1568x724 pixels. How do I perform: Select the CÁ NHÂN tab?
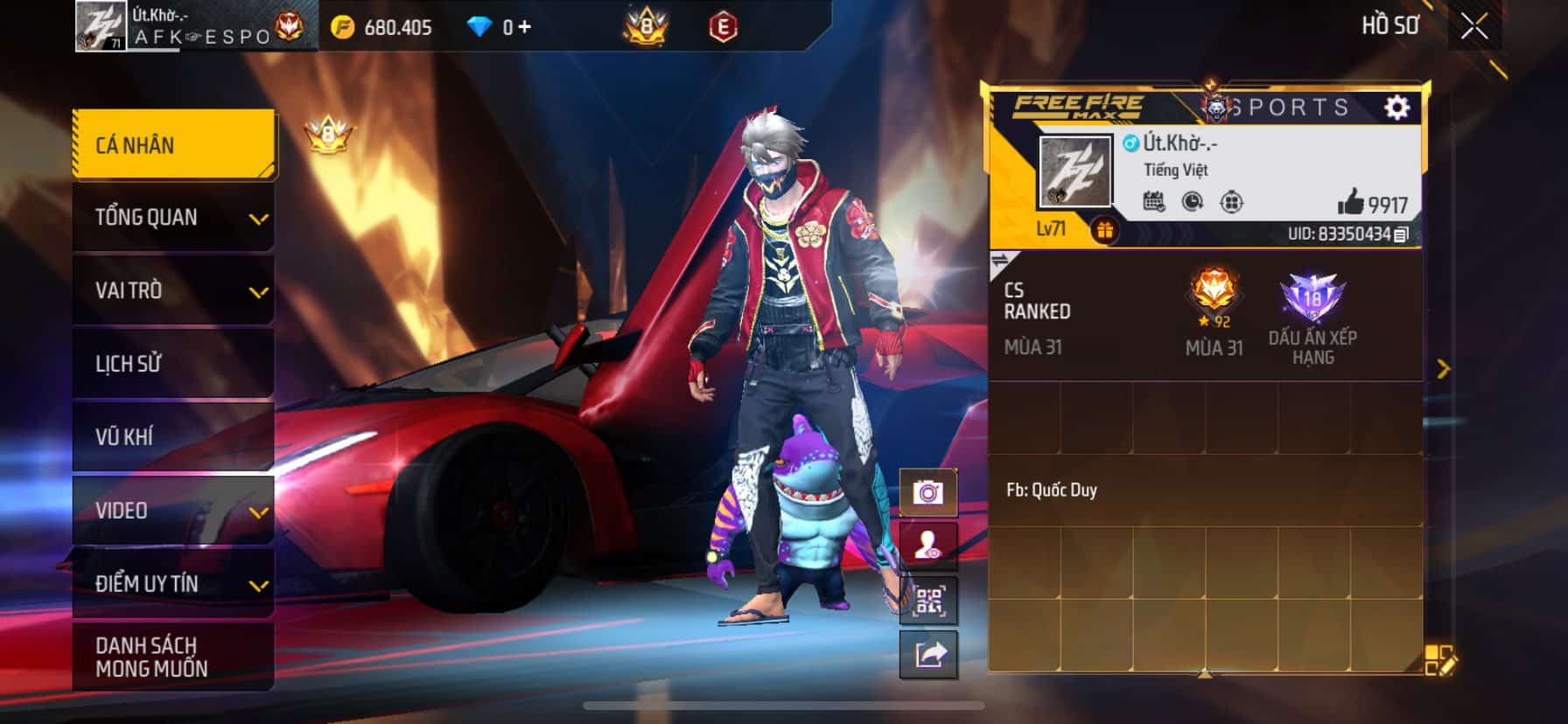(x=173, y=144)
